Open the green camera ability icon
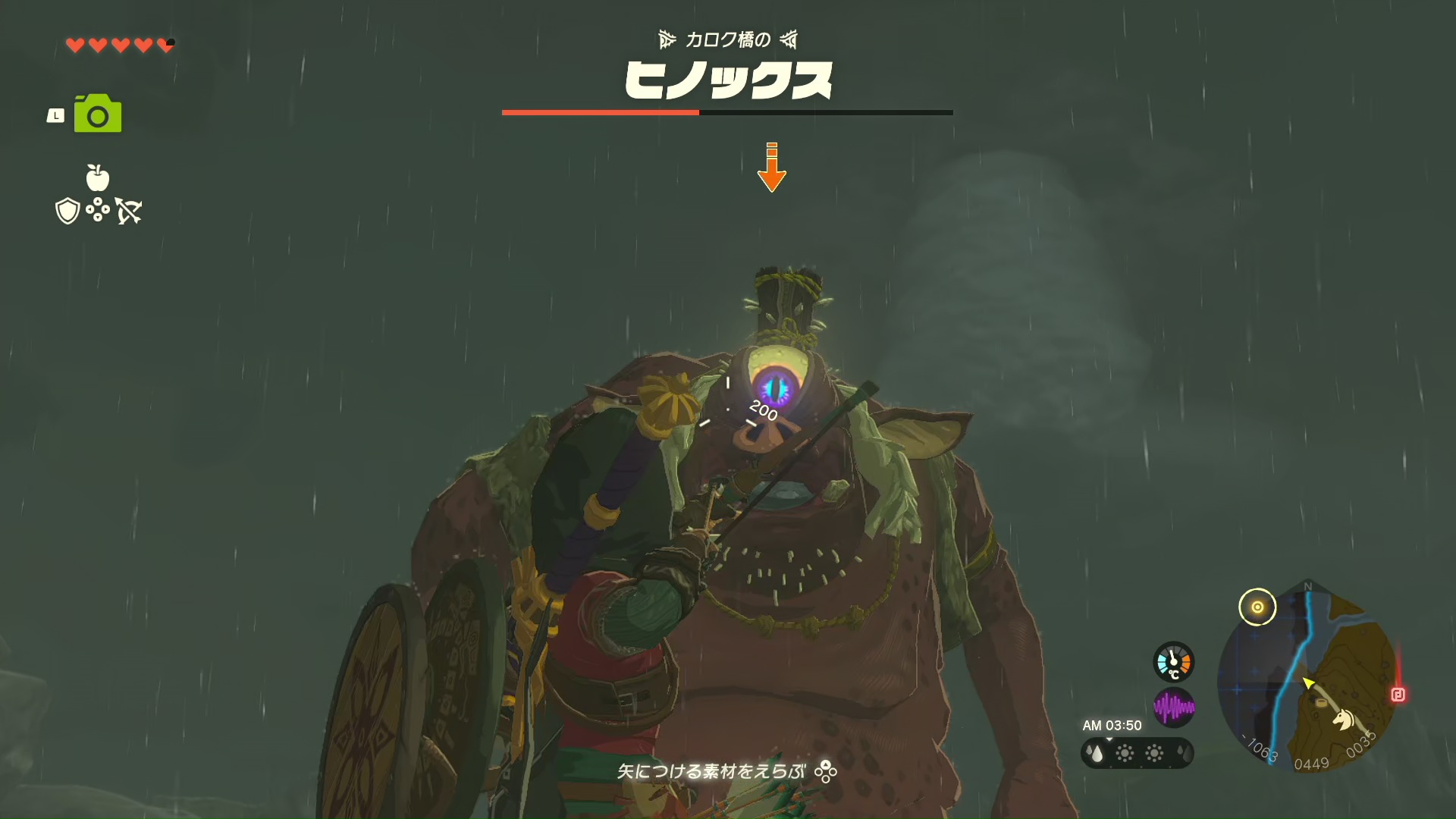The image size is (1456, 819). tap(98, 114)
